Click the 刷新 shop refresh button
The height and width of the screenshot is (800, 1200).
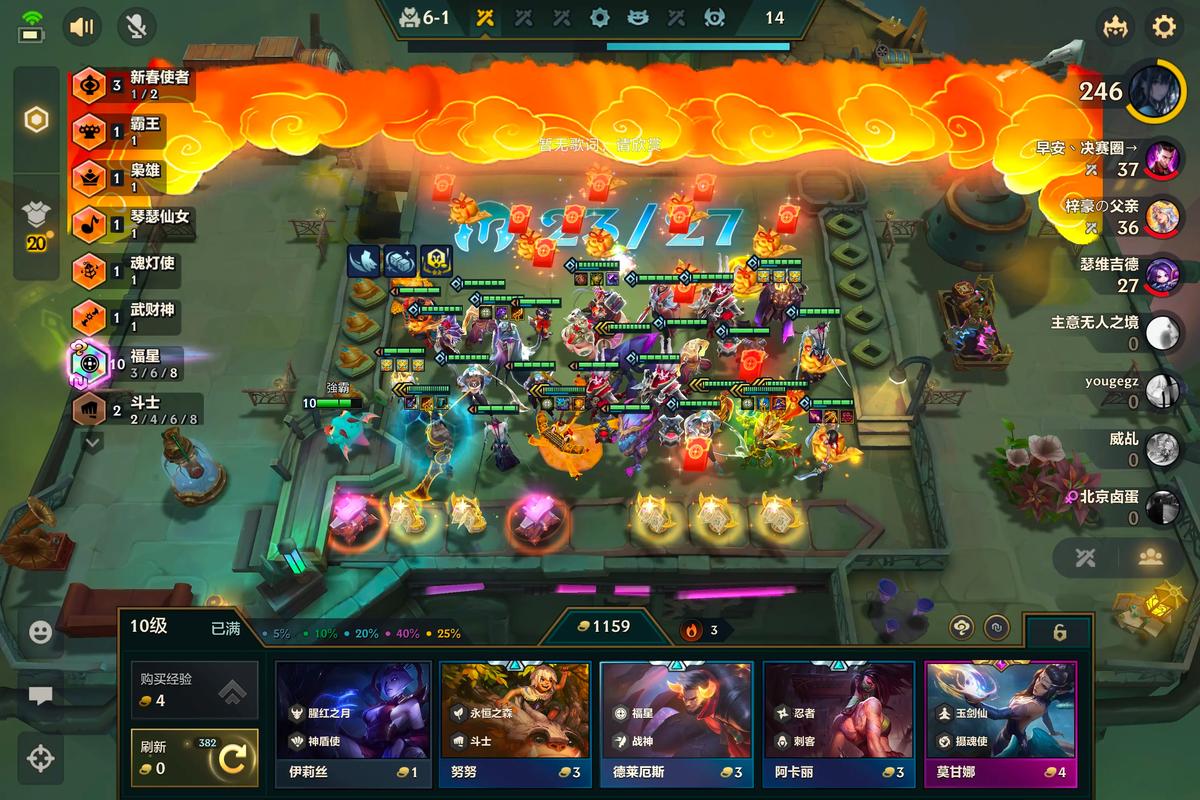pos(195,759)
